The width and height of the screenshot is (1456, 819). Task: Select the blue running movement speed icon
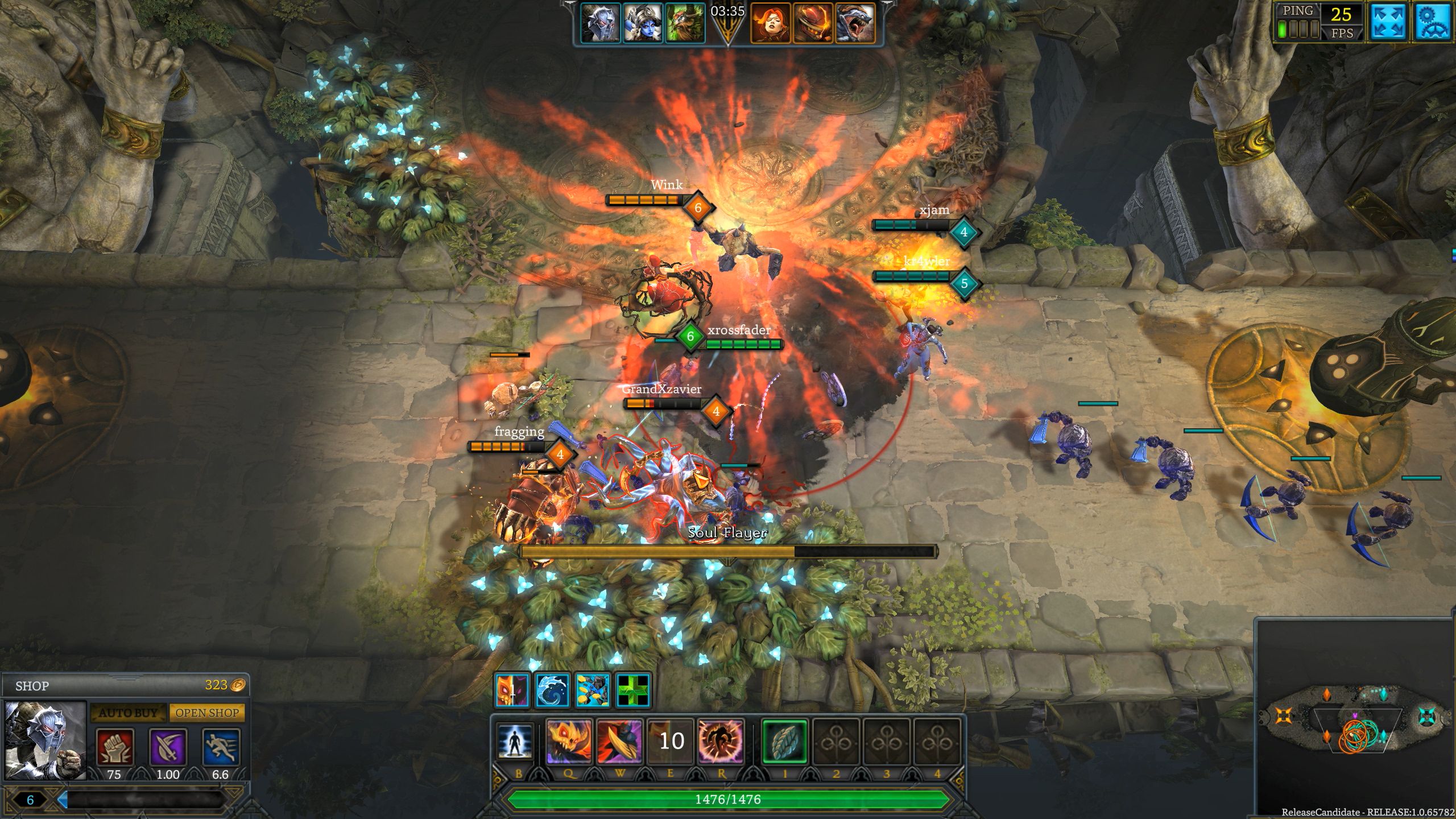coord(221,747)
